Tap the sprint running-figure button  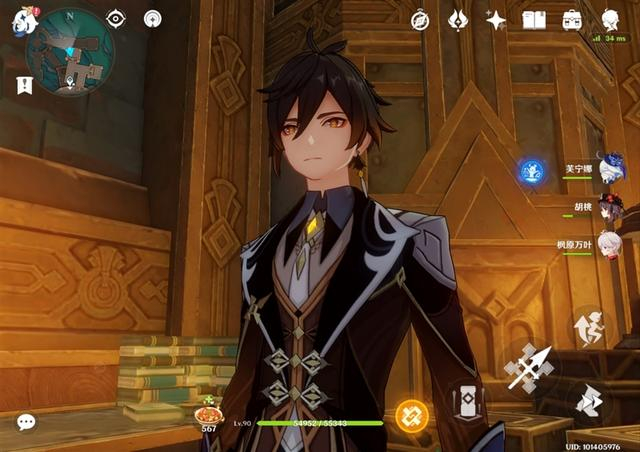coord(591,329)
